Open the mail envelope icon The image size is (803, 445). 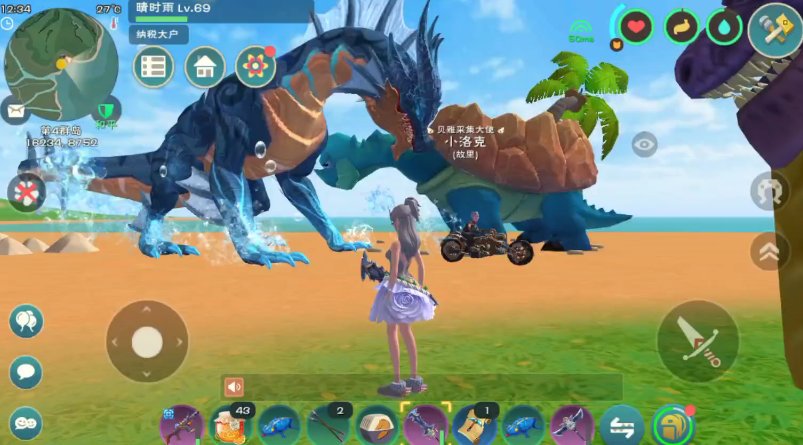coord(15,108)
